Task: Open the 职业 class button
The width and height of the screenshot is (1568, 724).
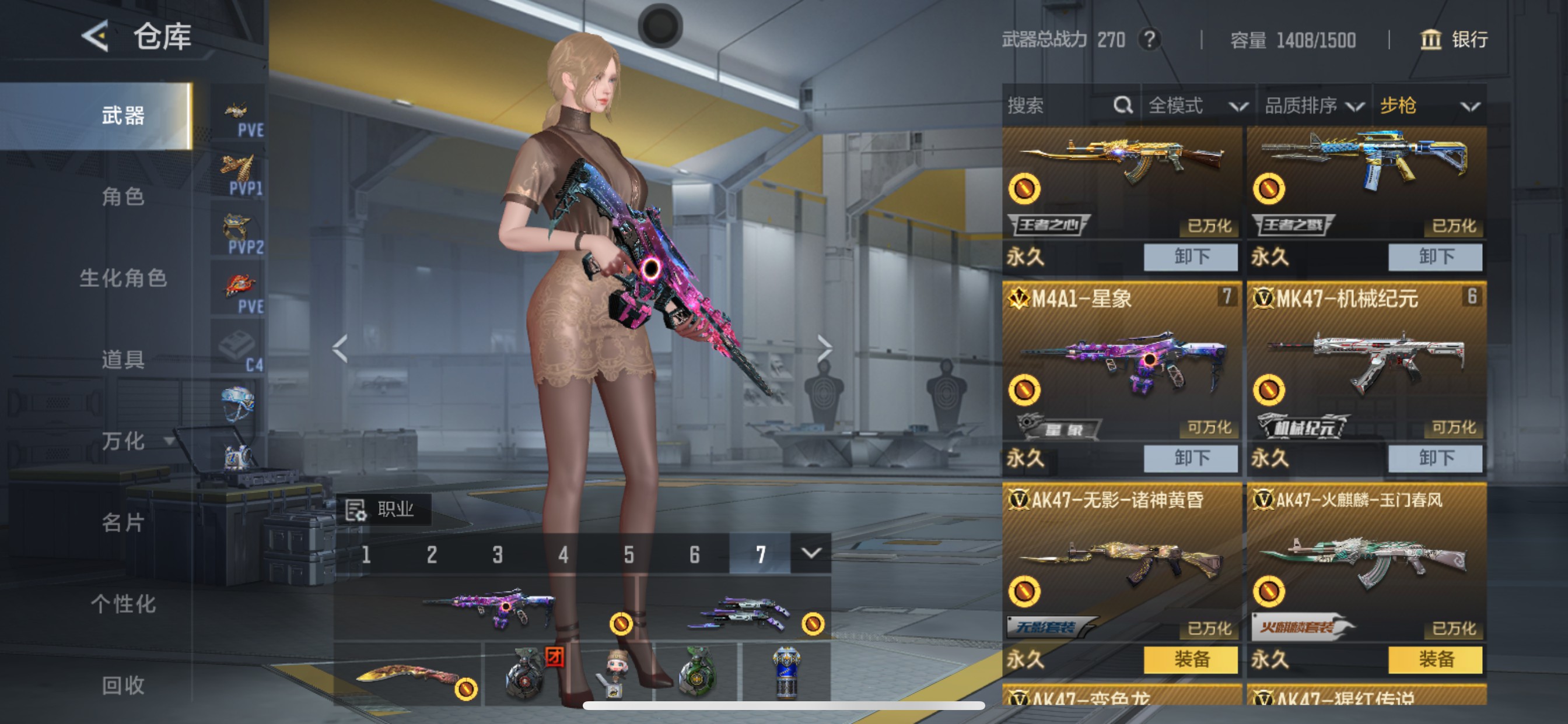Action: click(383, 509)
